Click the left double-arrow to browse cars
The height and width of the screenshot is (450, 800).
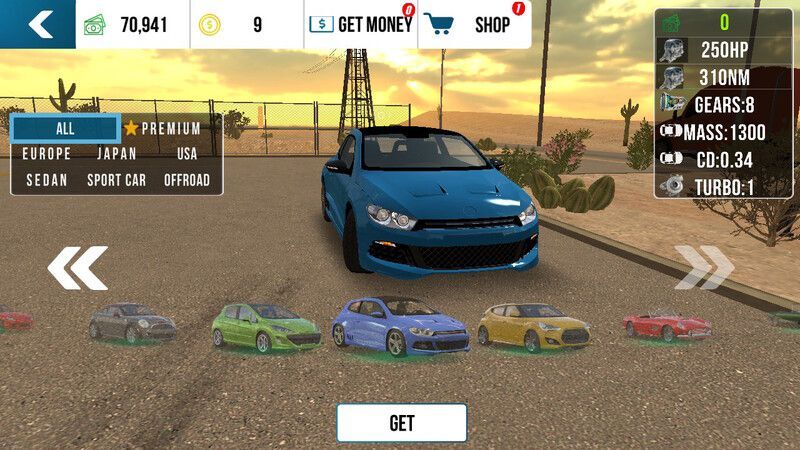(77, 268)
